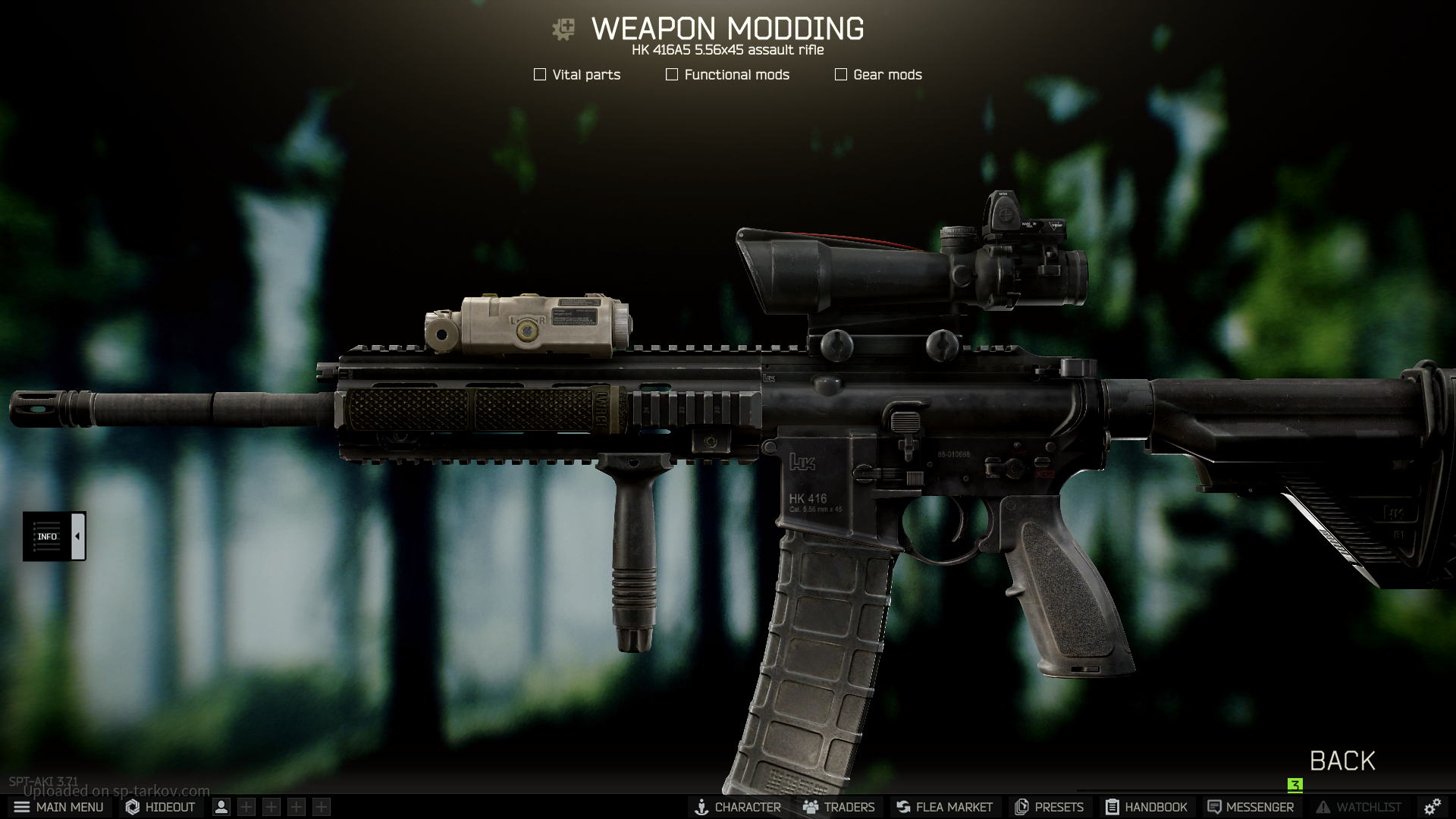Show weapon Presets
Screen dimensions: 1456x819
(x=1049, y=807)
